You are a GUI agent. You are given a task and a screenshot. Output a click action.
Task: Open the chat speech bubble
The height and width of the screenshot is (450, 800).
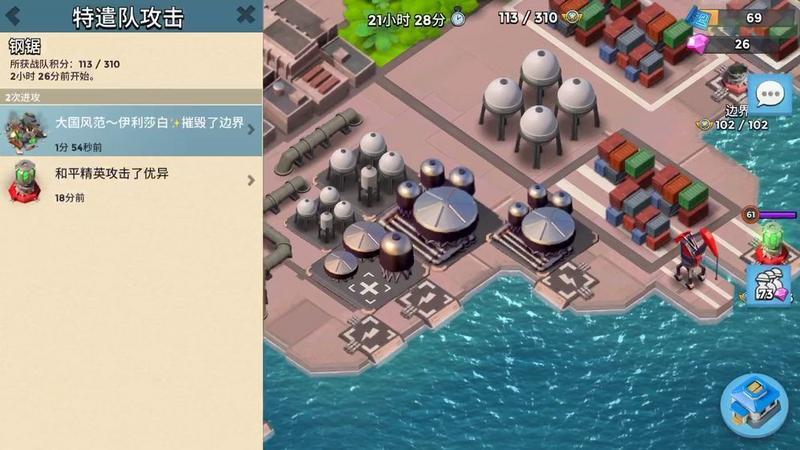(769, 95)
